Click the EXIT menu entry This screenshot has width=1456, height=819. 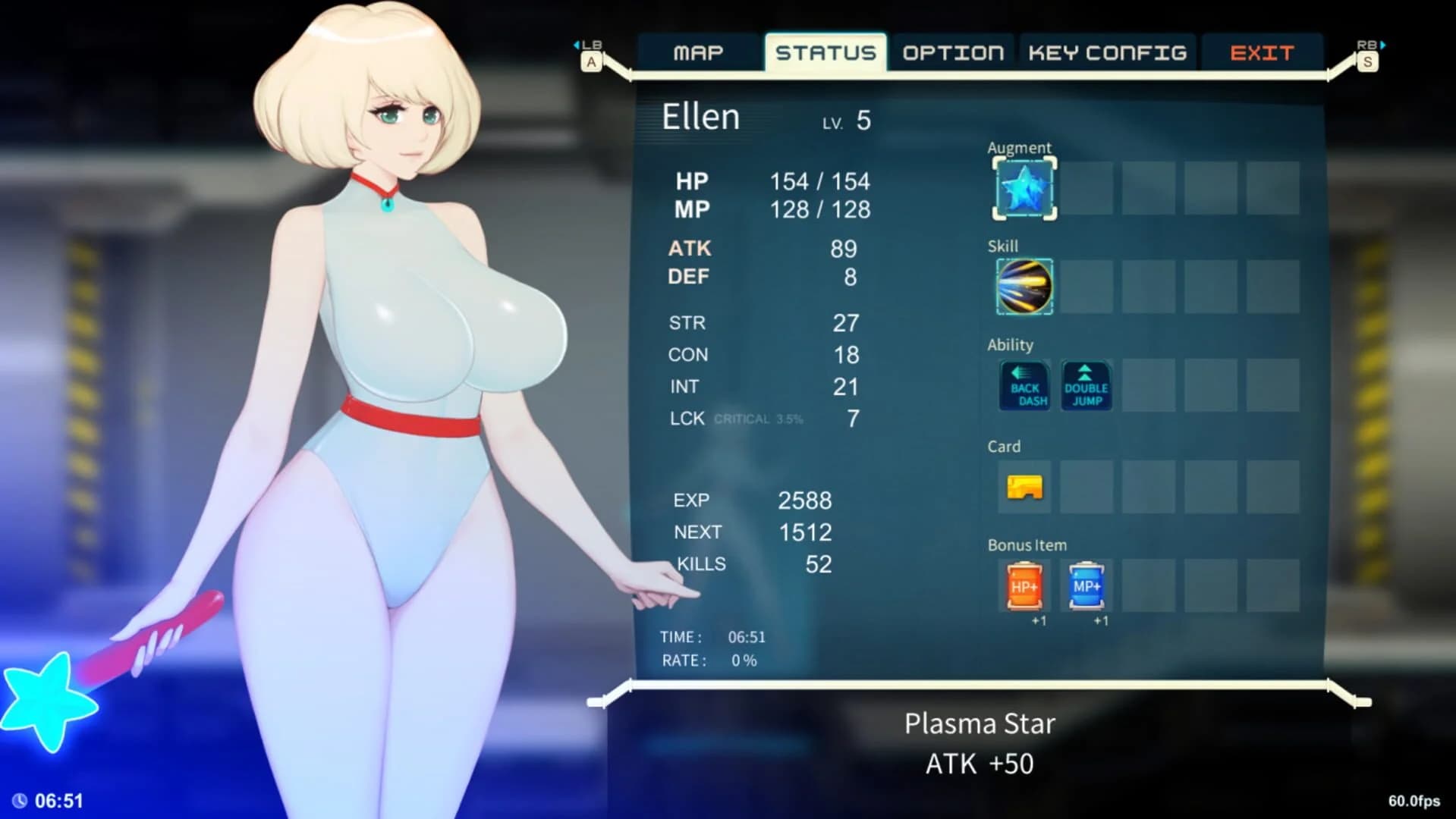coord(1262,52)
